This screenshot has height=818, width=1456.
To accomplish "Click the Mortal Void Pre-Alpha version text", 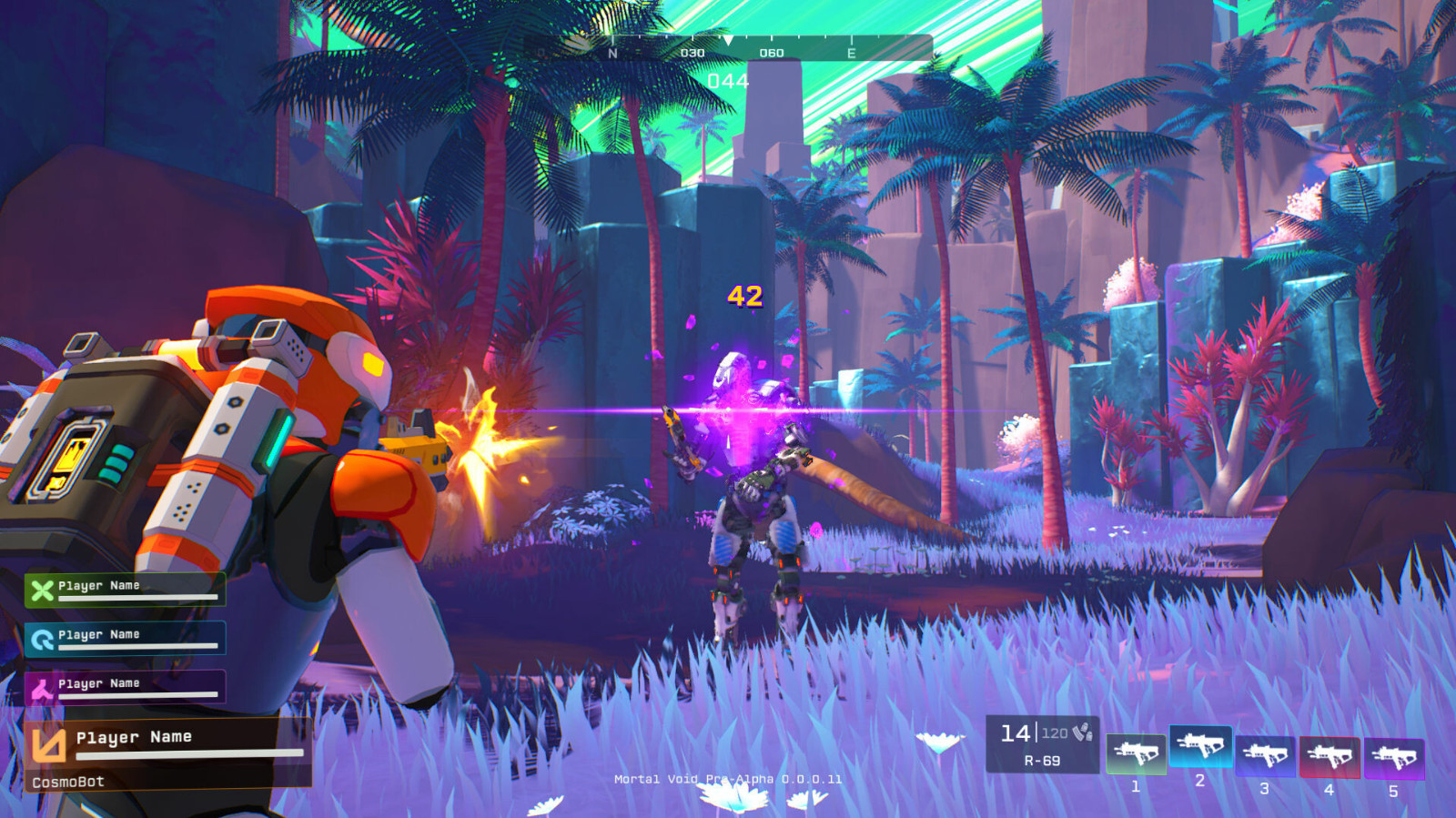I will (x=727, y=779).
